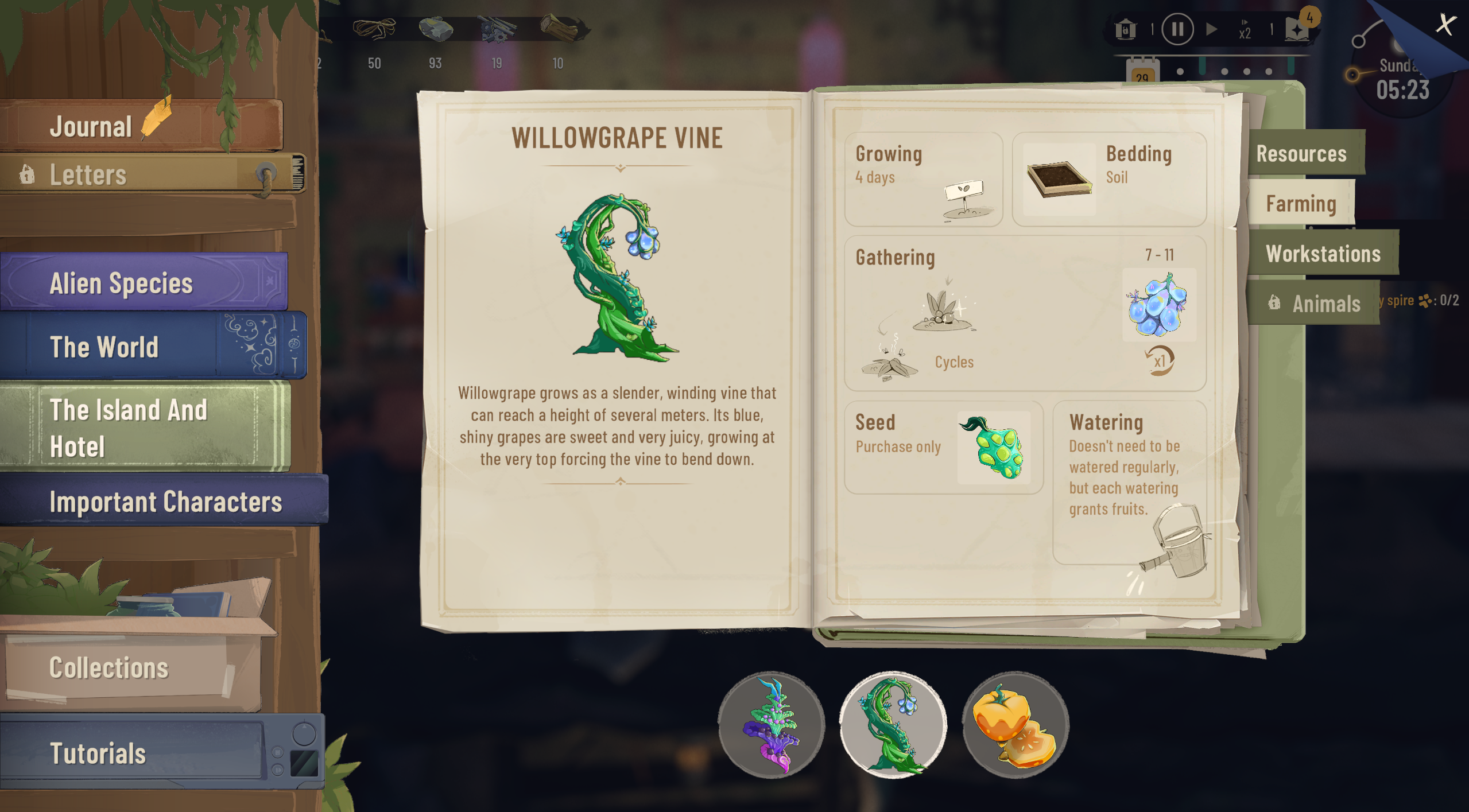Open The World book

(104, 347)
